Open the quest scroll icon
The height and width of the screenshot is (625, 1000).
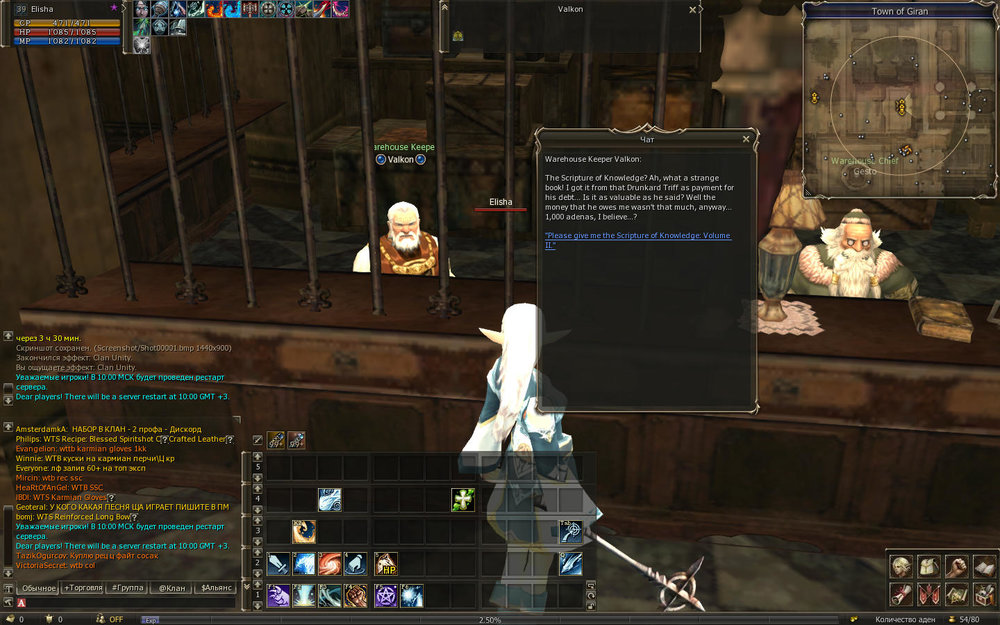[902, 595]
